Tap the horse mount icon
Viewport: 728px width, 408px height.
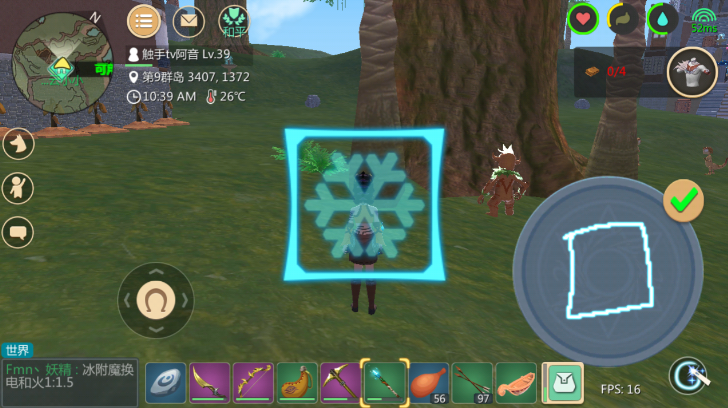tap(18, 144)
